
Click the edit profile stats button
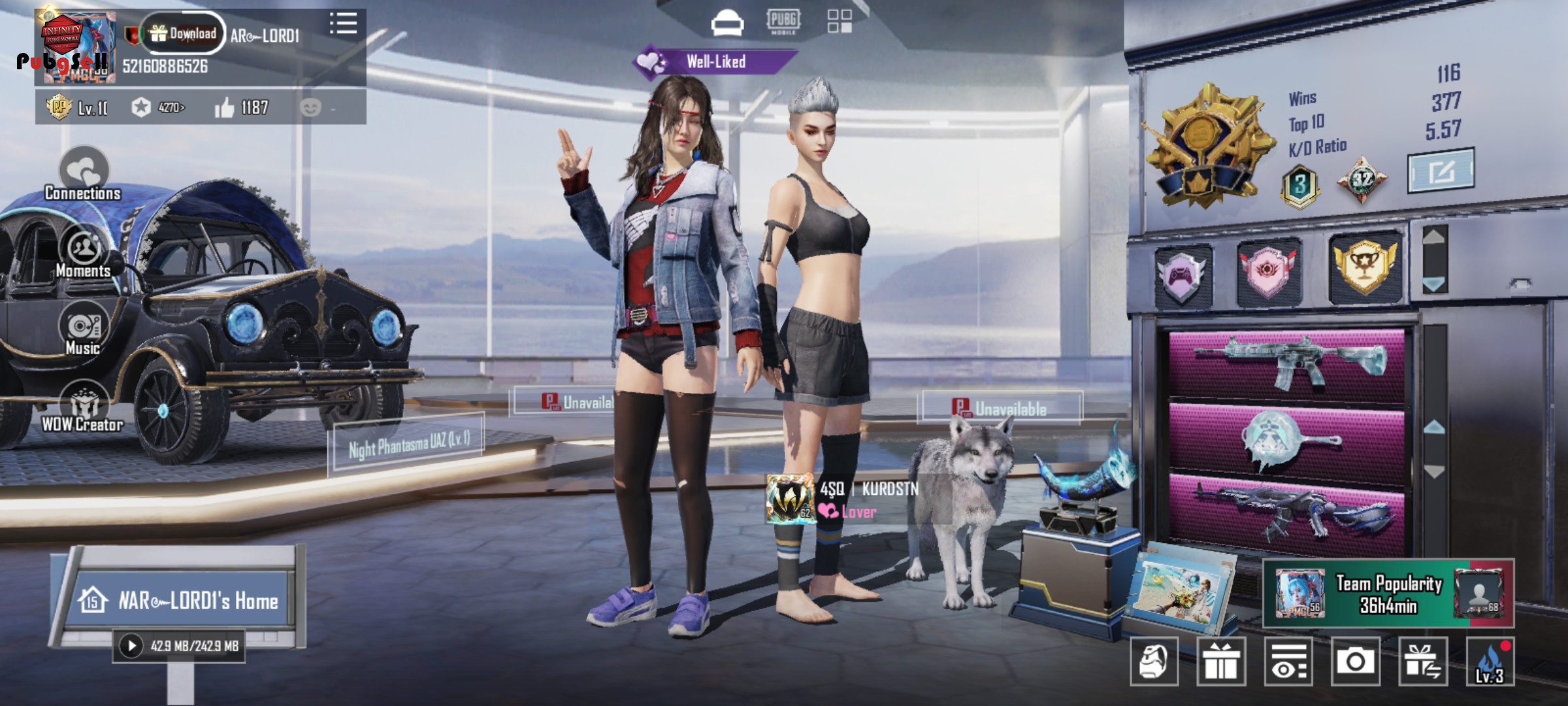[1441, 171]
